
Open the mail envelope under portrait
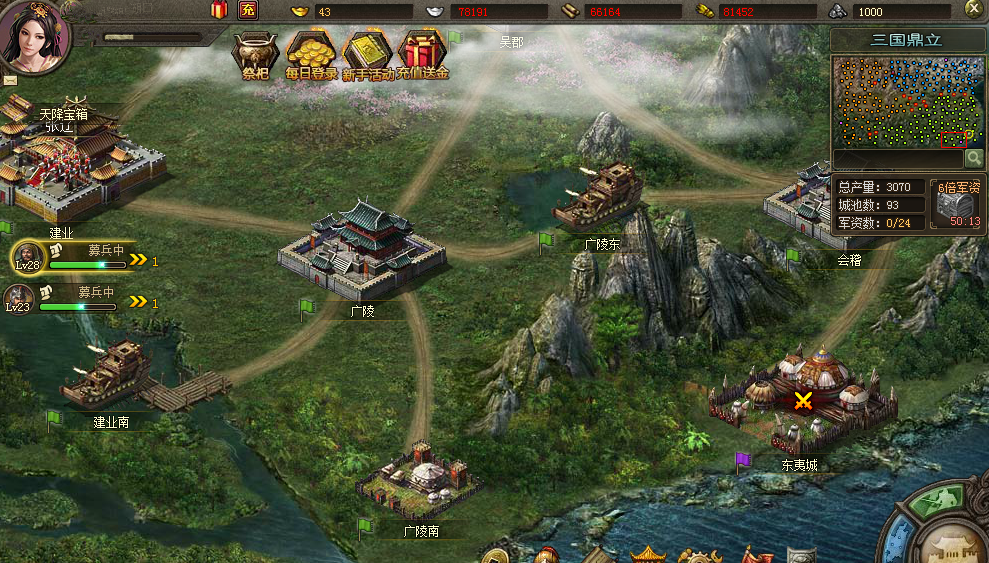(11, 78)
